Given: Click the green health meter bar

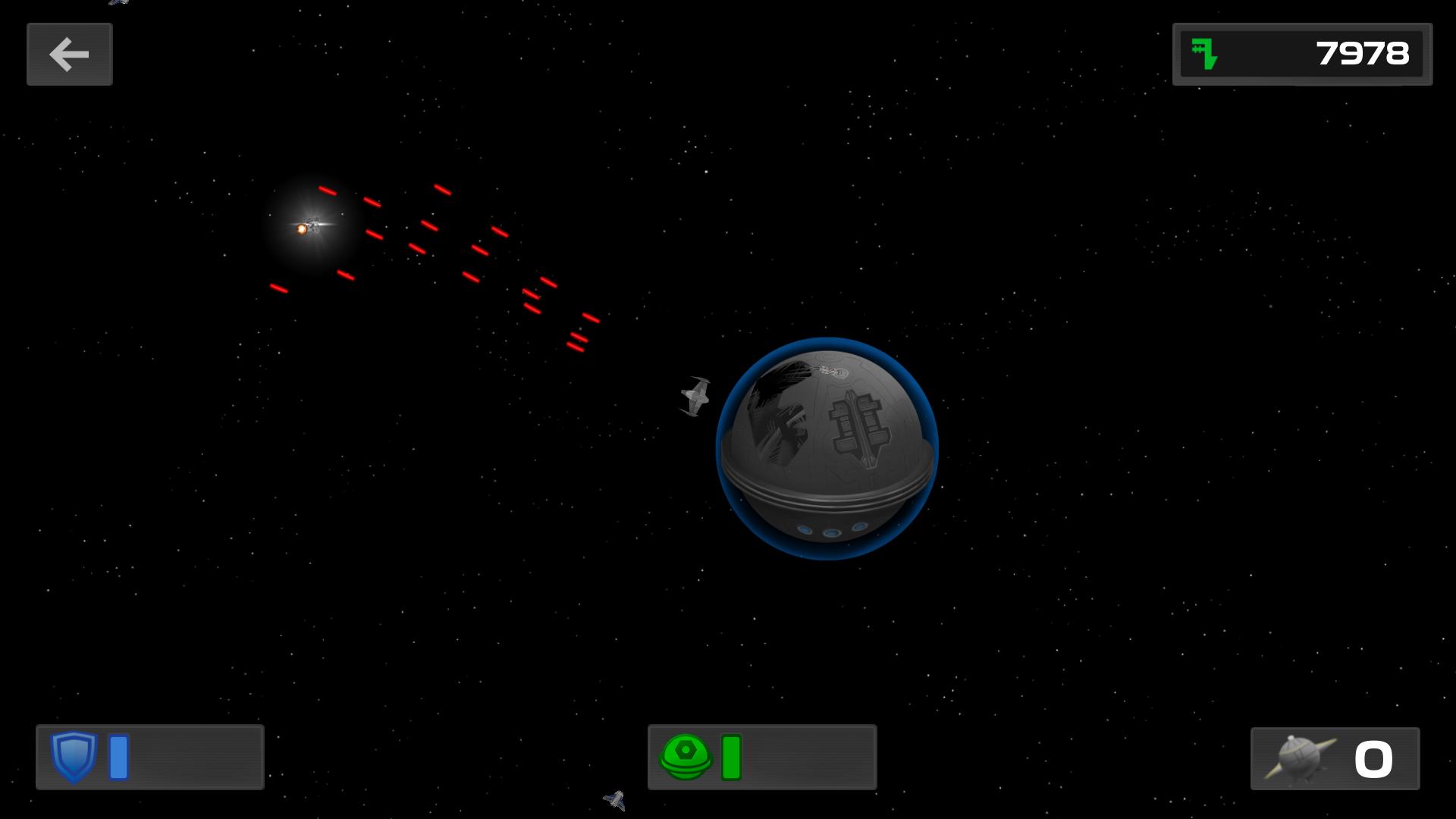Looking at the screenshot, I should (731, 756).
